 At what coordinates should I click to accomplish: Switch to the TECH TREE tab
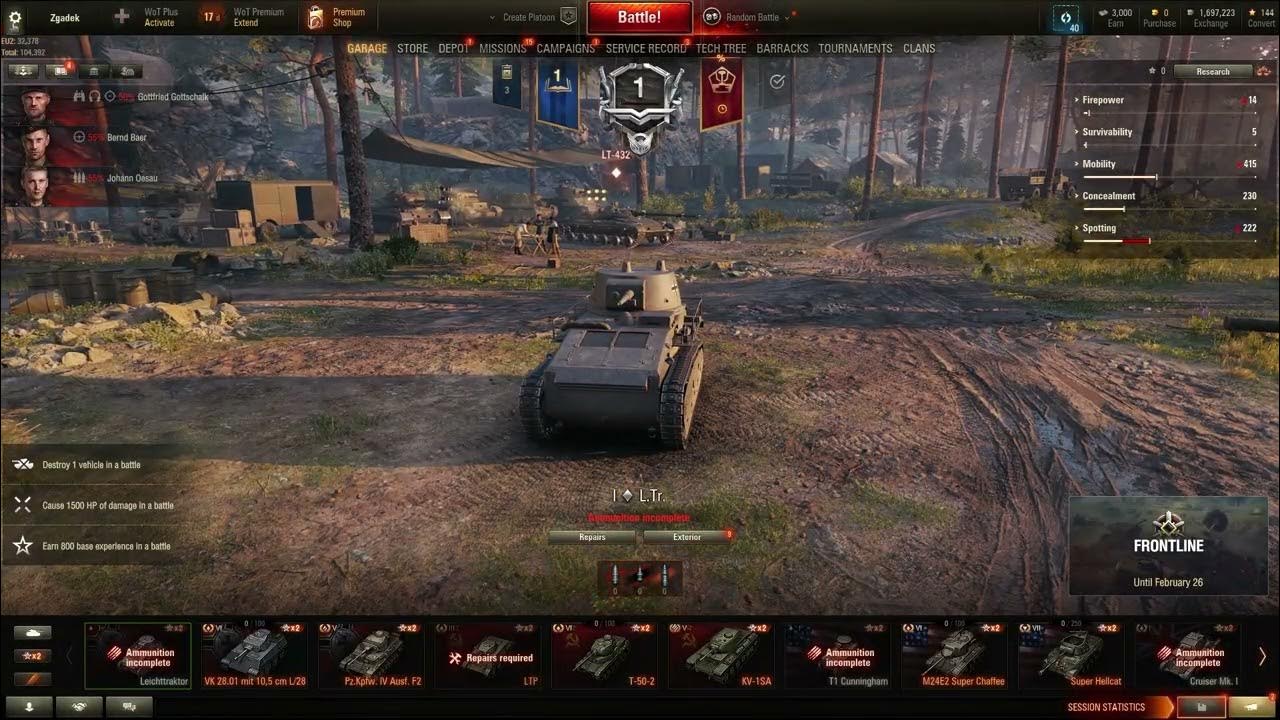(721, 48)
